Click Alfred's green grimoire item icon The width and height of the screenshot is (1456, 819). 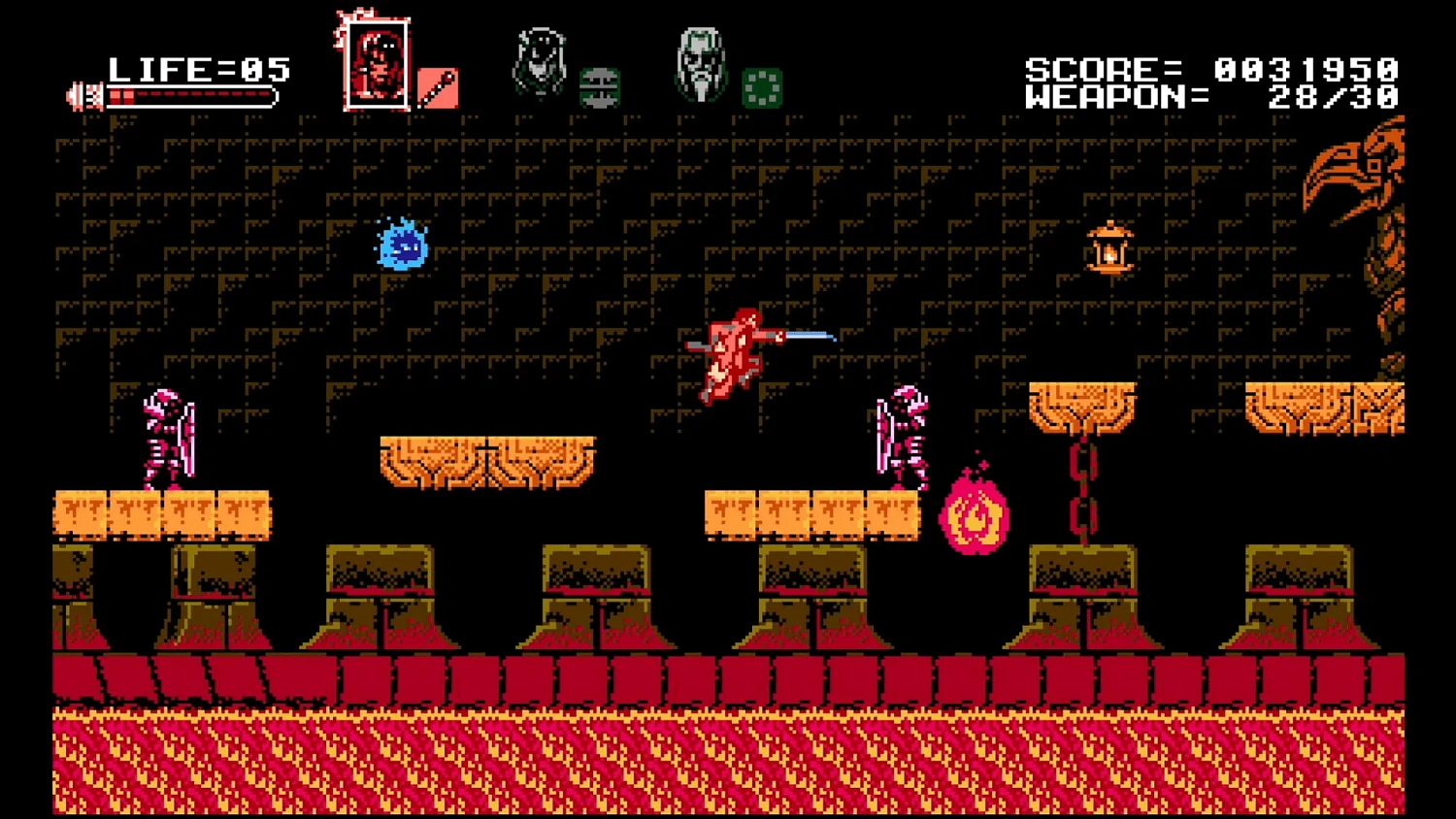pyautogui.click(x=763, y=87)
